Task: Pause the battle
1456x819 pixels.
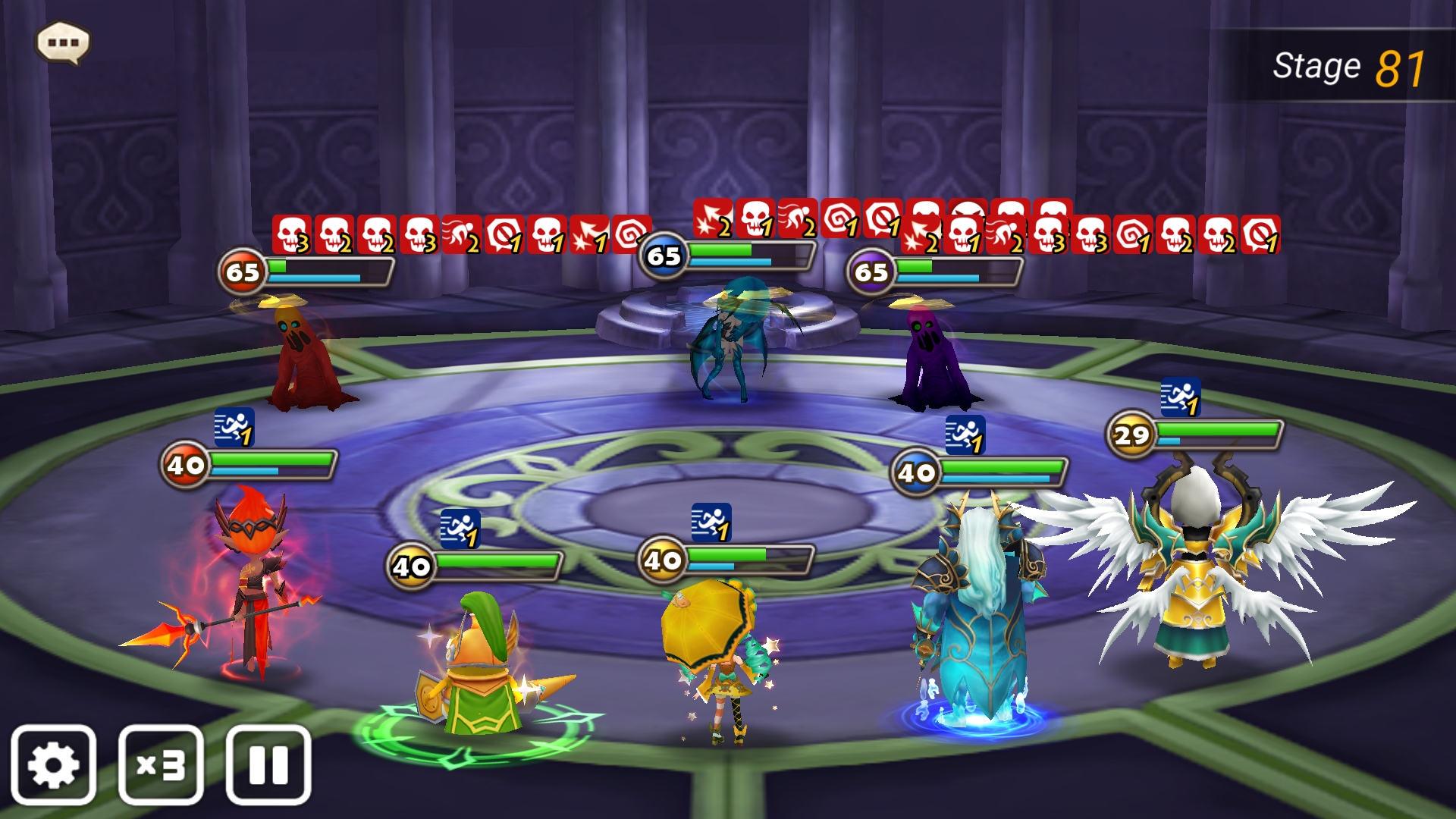Action: coord(268,764)
